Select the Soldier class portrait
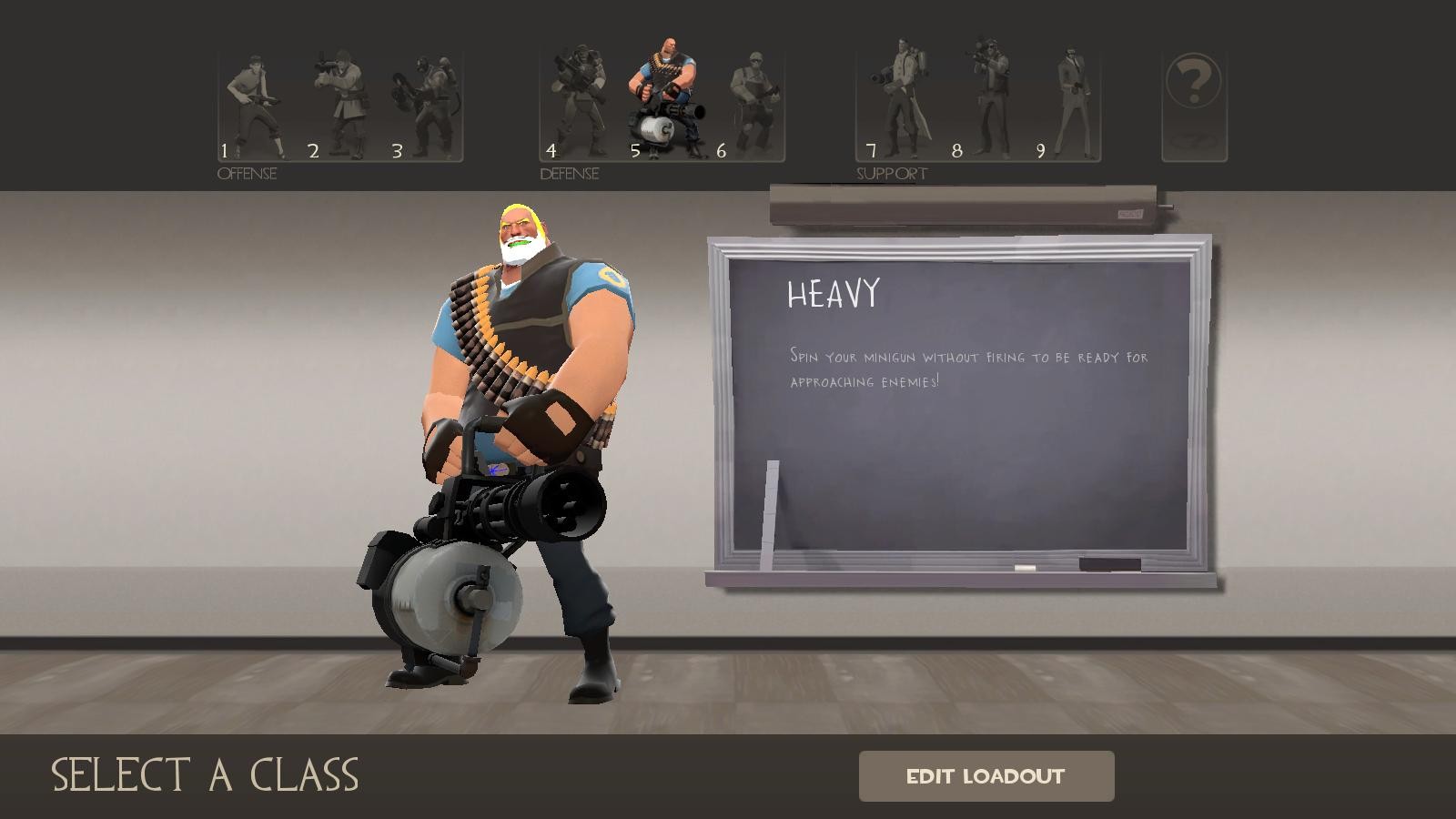Screen dimensions: 1456x819 tap(341, 100)
